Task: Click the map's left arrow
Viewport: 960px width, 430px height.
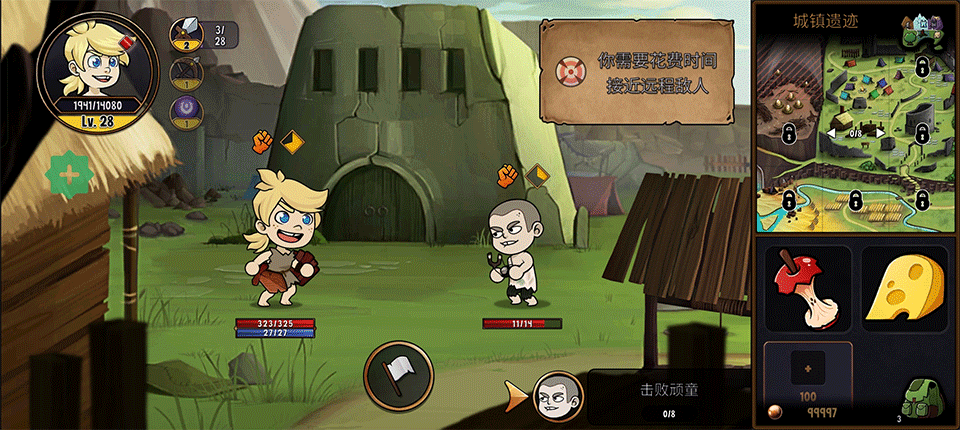Action: point(831,133)
